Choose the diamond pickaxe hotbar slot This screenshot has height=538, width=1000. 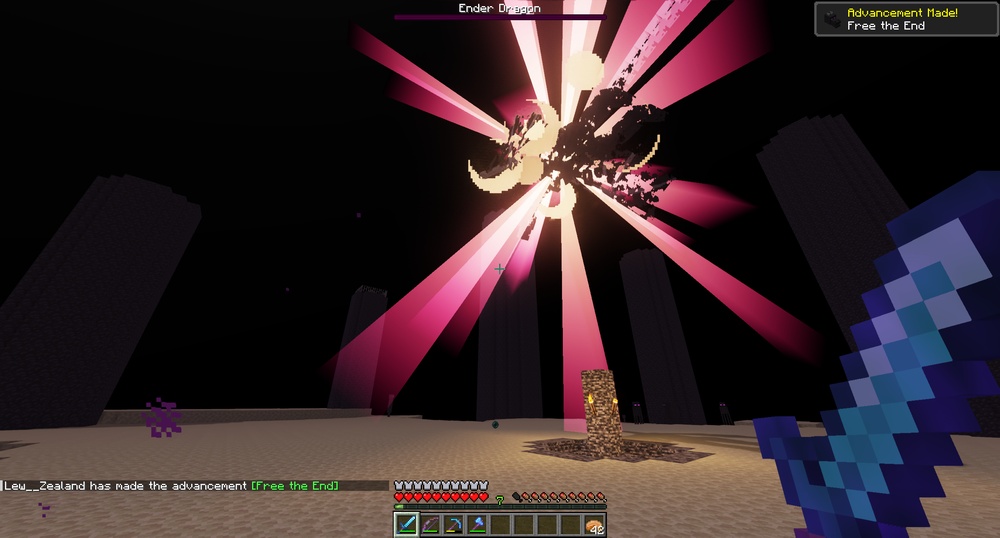[x=452, y=524]
